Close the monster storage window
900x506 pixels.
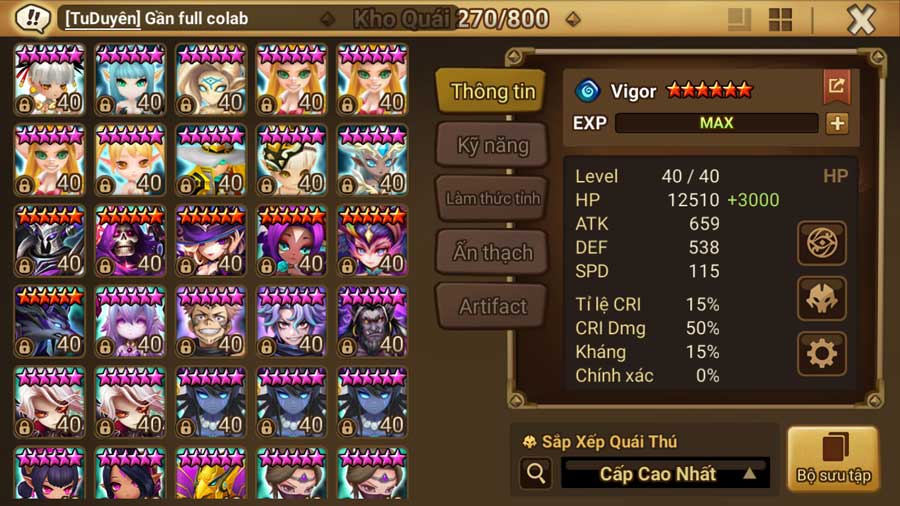pos(860,19)
